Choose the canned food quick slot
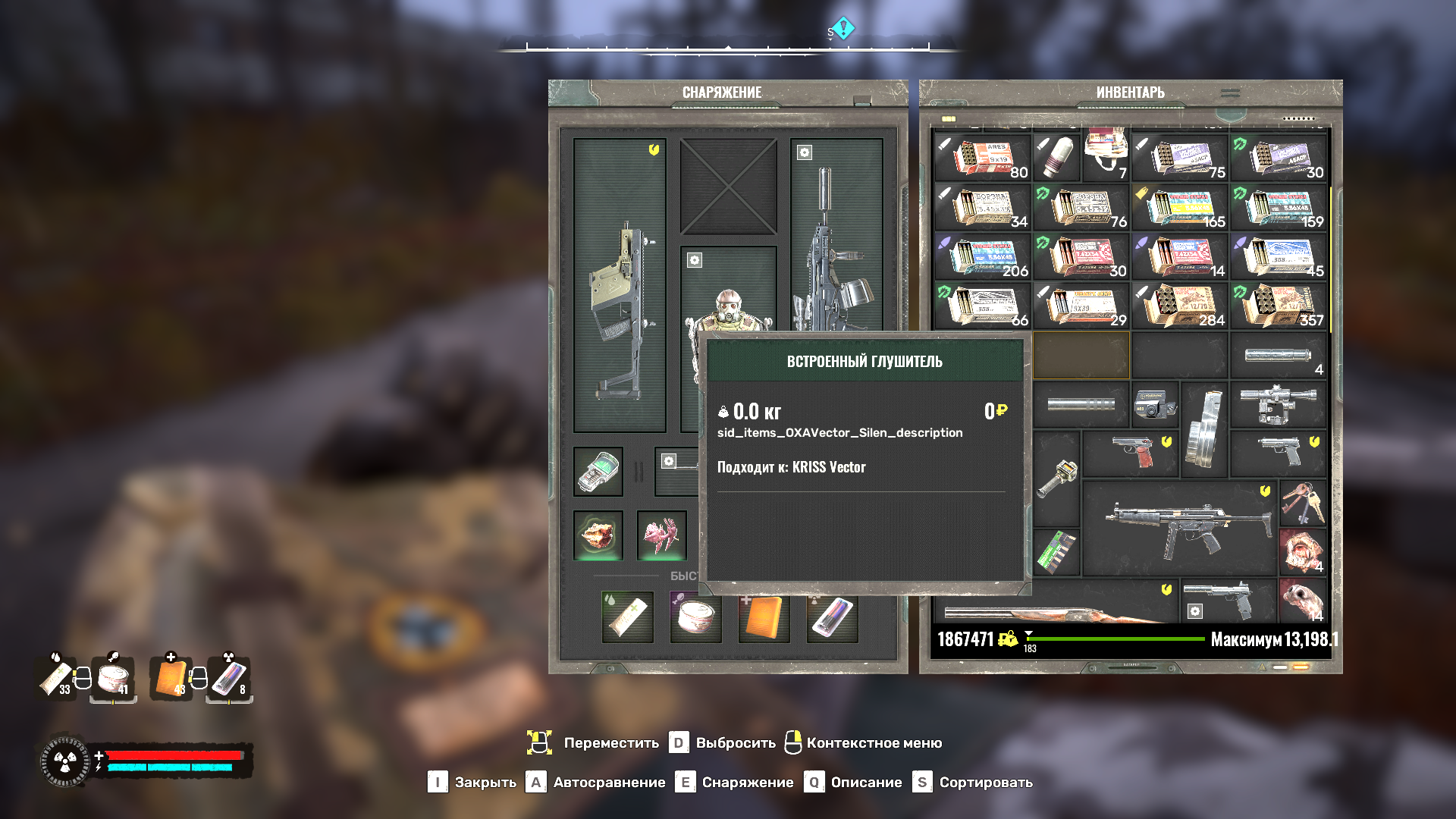 695,617
